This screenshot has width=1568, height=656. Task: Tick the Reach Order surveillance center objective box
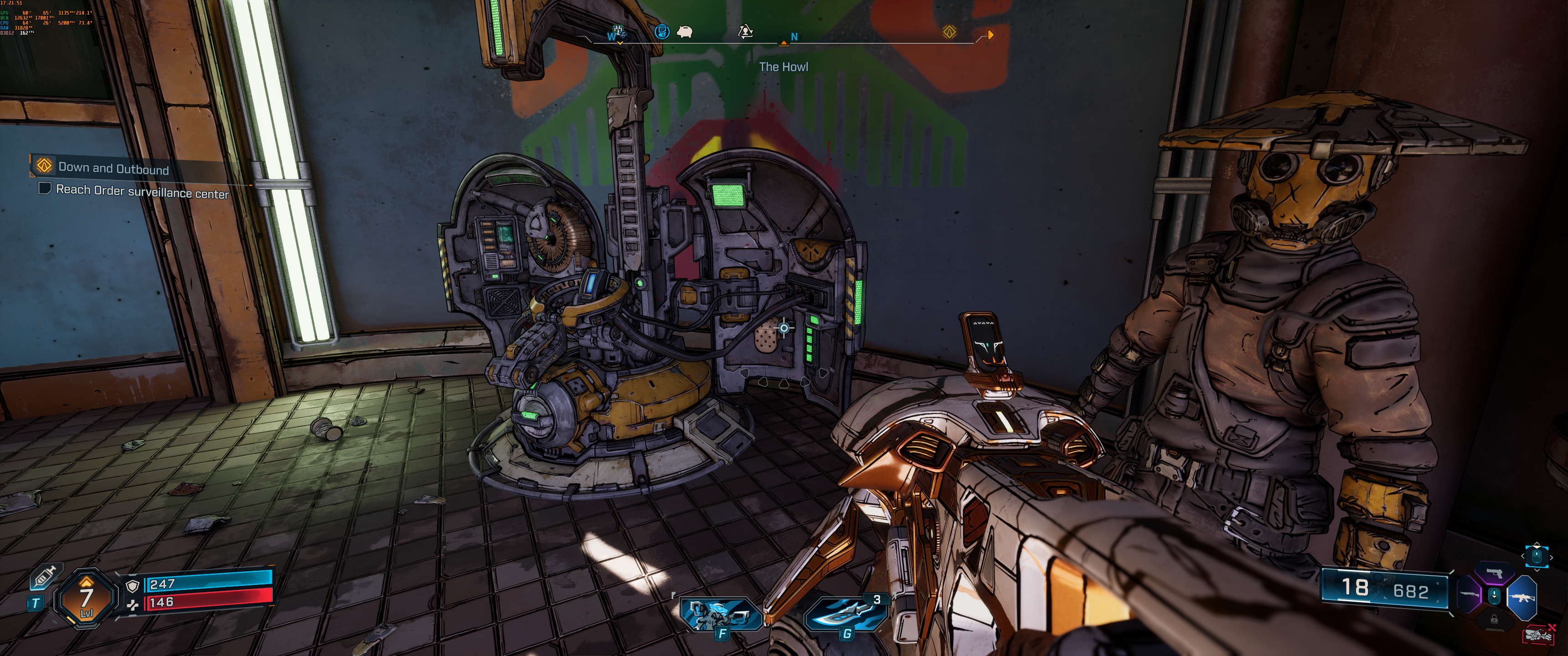[x=44, y=188]
